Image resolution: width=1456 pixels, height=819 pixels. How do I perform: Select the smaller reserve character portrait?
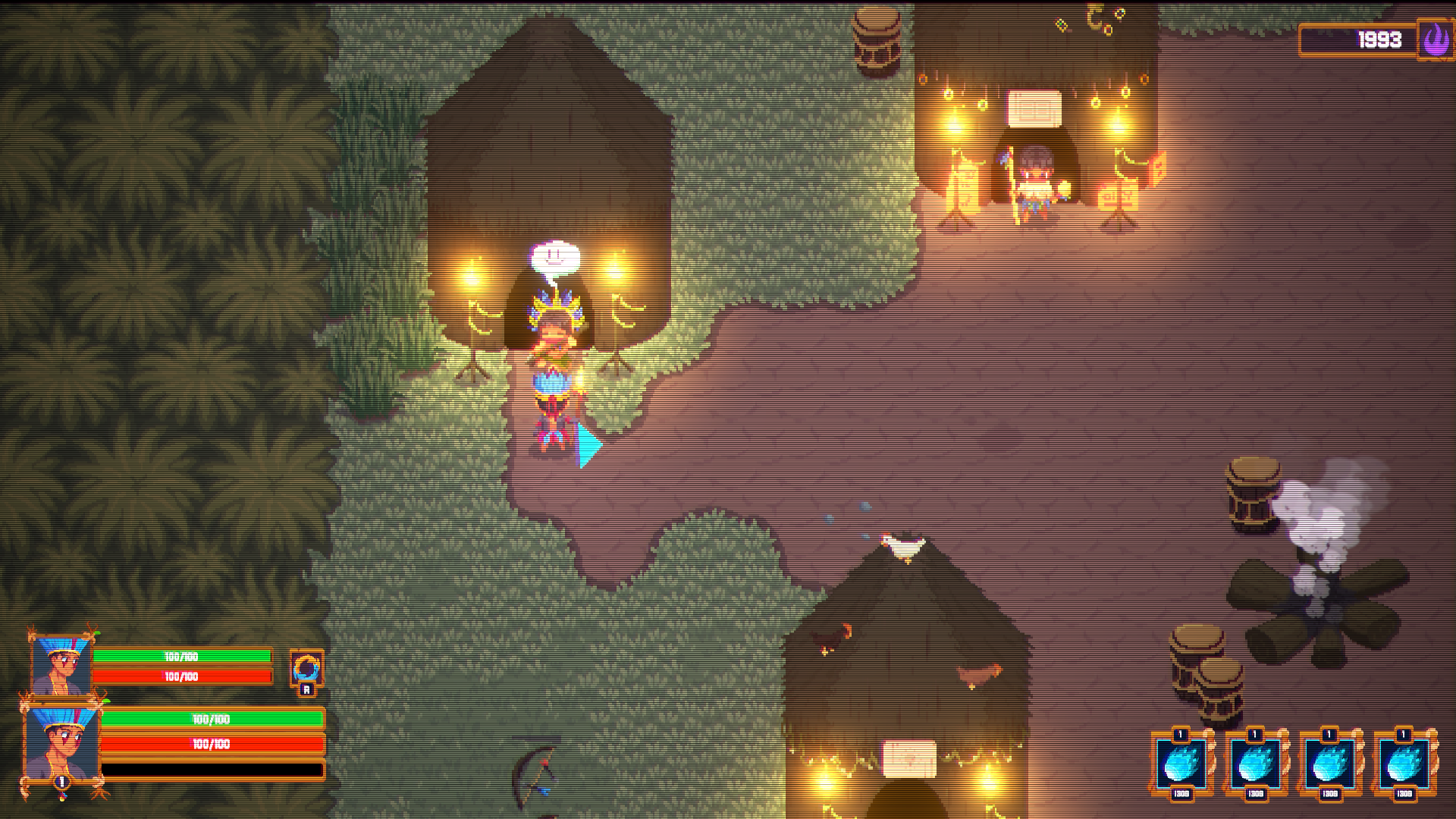pyautogui.click(x=61, y=666)
